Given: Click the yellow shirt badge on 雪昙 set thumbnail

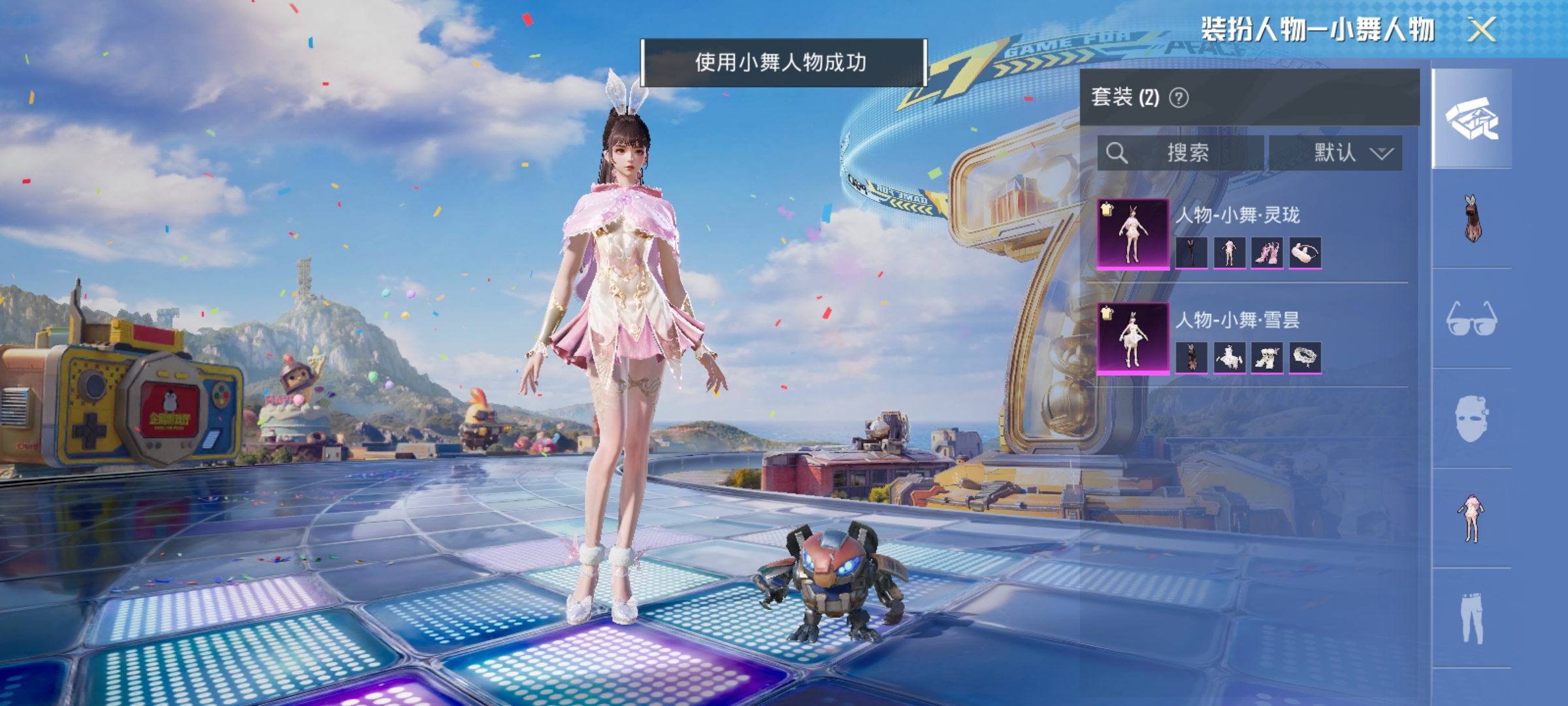Looking at the screenshot, I should pyautogui.click(x=1106, y=313).
